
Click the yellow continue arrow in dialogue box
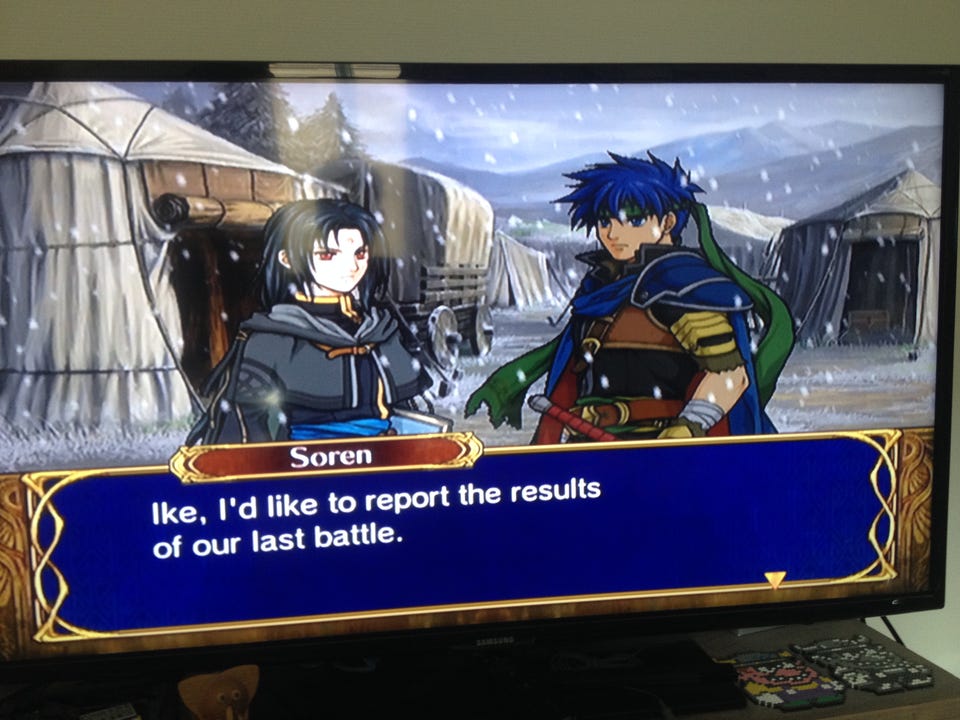click(x=775, y=579)
